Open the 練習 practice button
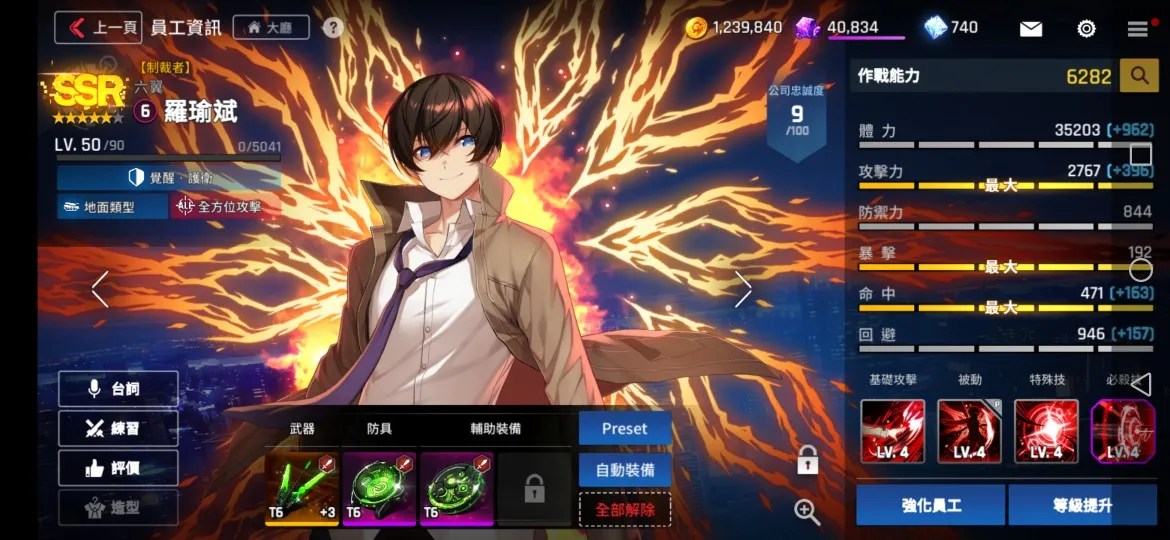The width and height of the screenshot is (1170, 540). click(x=118, y=428)
